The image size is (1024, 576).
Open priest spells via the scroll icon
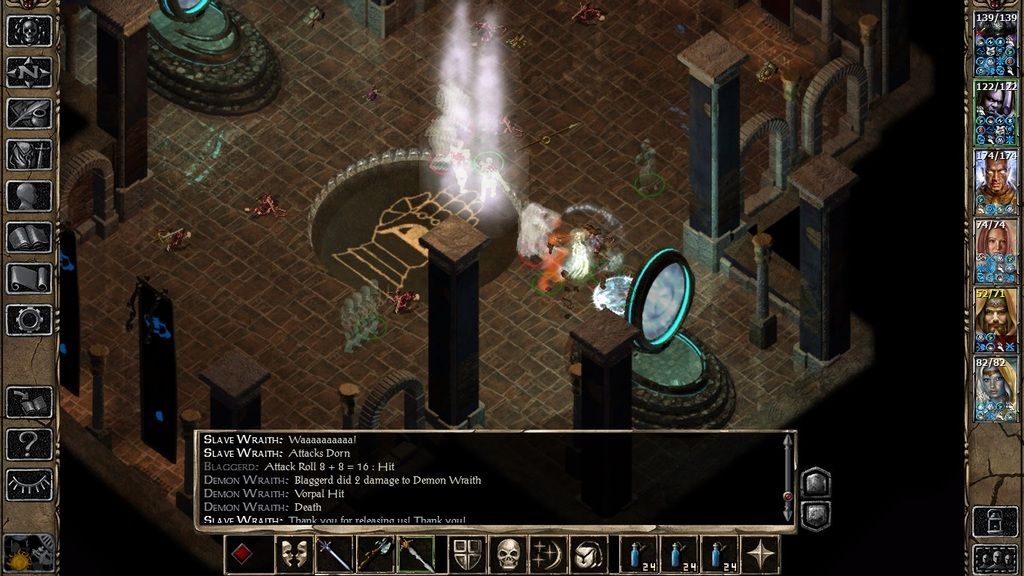pyautogui.click(x=29, y=279)
